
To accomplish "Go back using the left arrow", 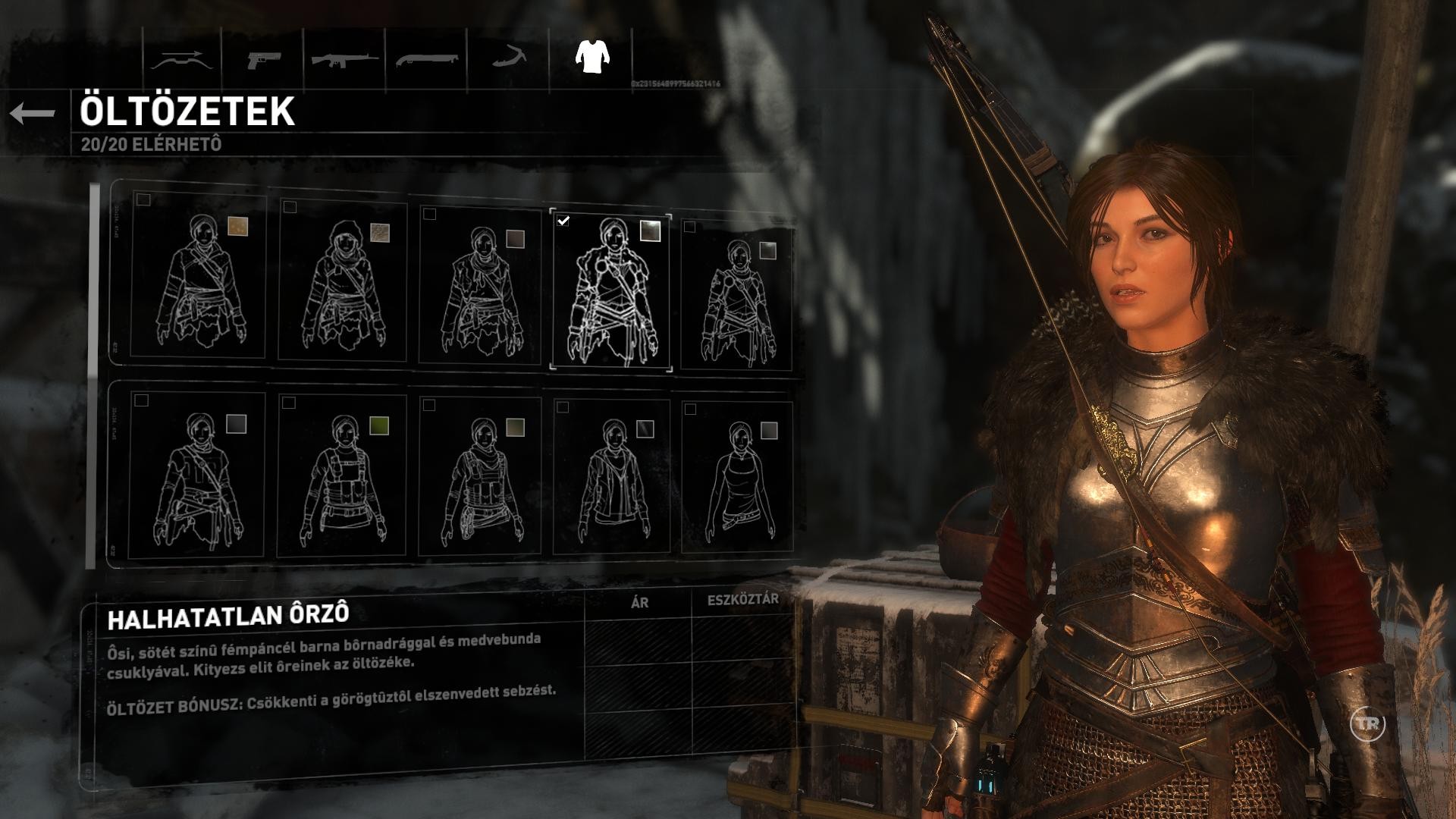I will (33, 114).
